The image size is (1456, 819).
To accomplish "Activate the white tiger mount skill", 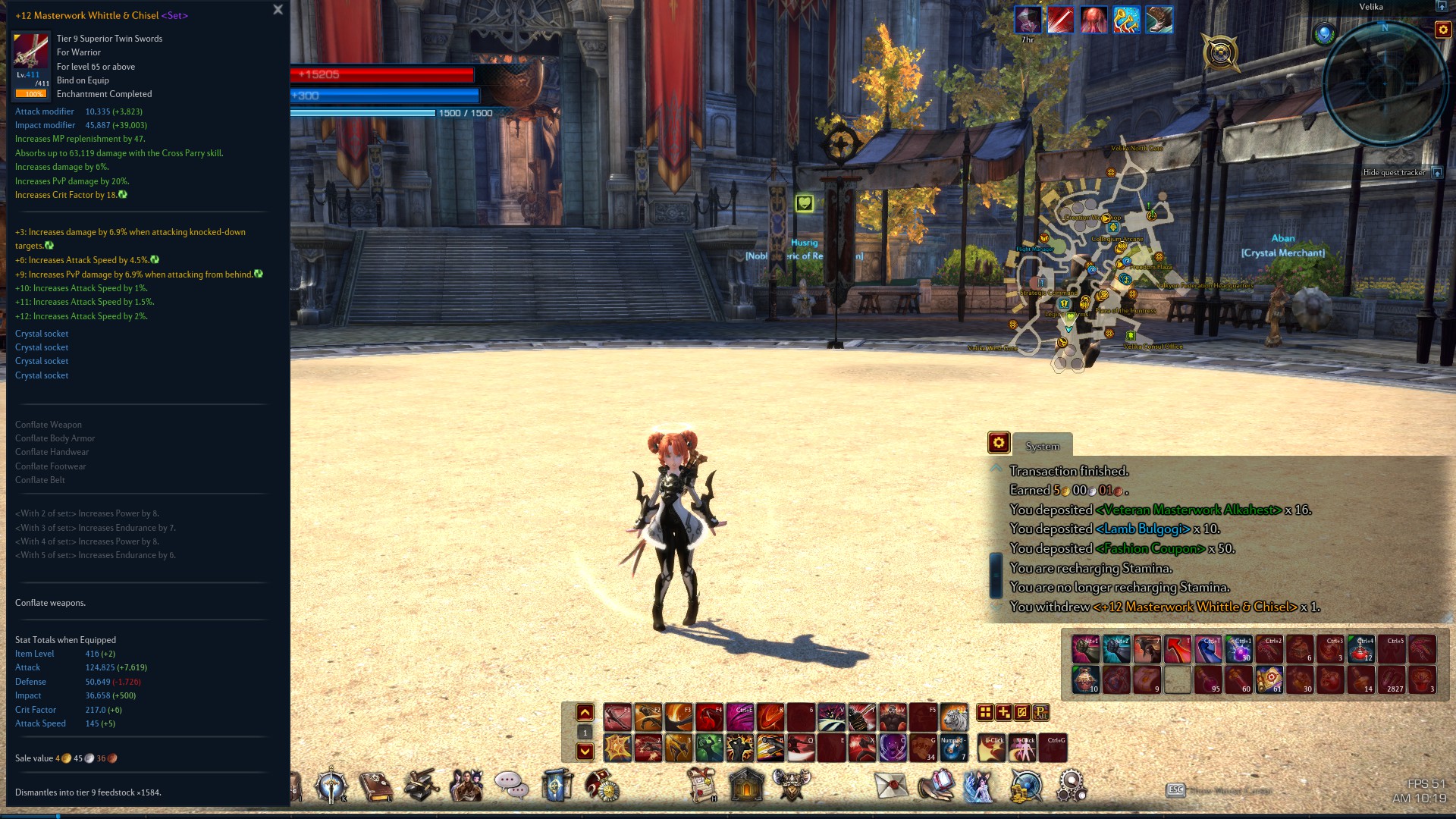I will [954, 717].
